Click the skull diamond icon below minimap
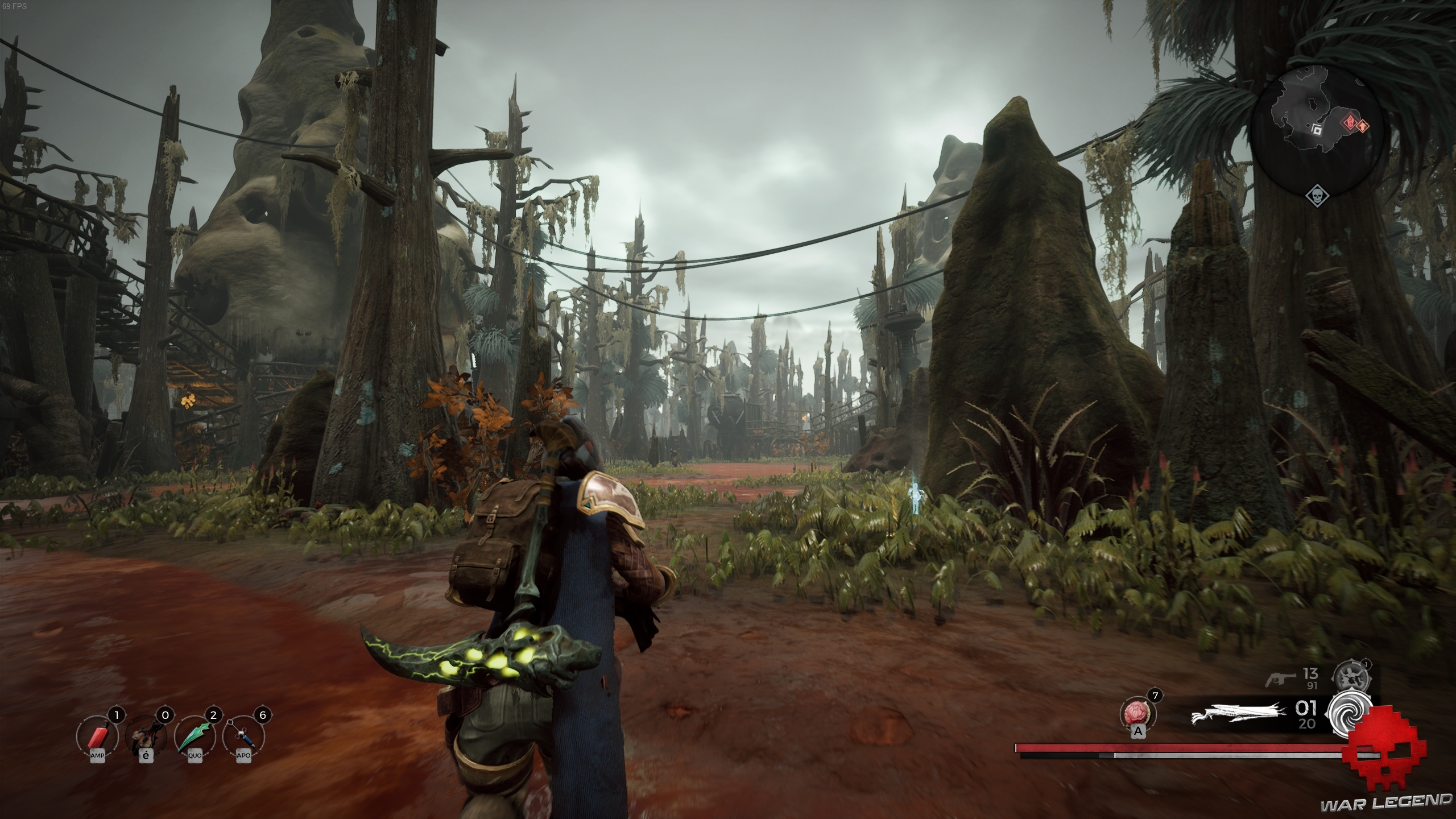 [x=1317, y=197]
